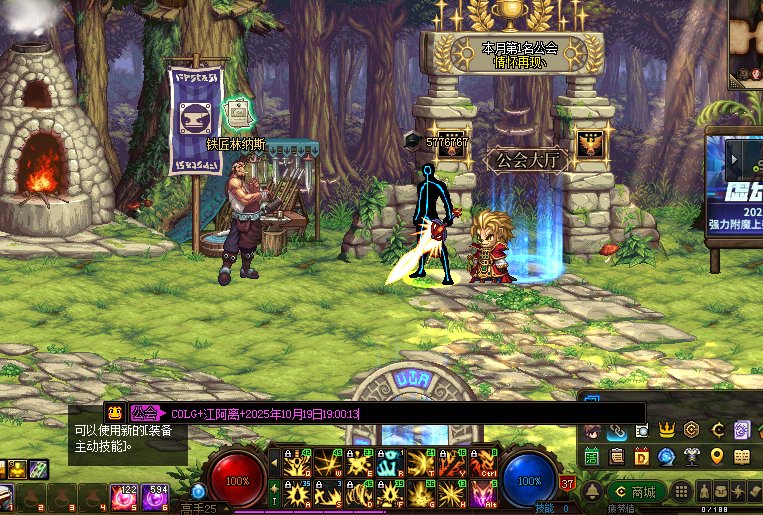763x515 pixels.
Task: Select the blue swirling portal icon
Action: [x=666, y=457]
